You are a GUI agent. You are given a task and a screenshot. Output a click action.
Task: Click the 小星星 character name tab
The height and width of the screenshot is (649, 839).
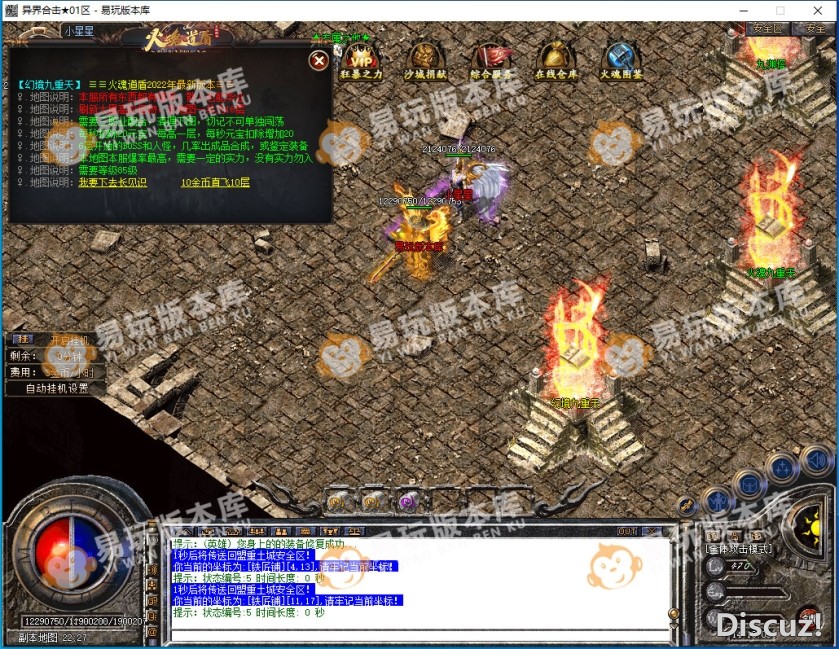79,31
